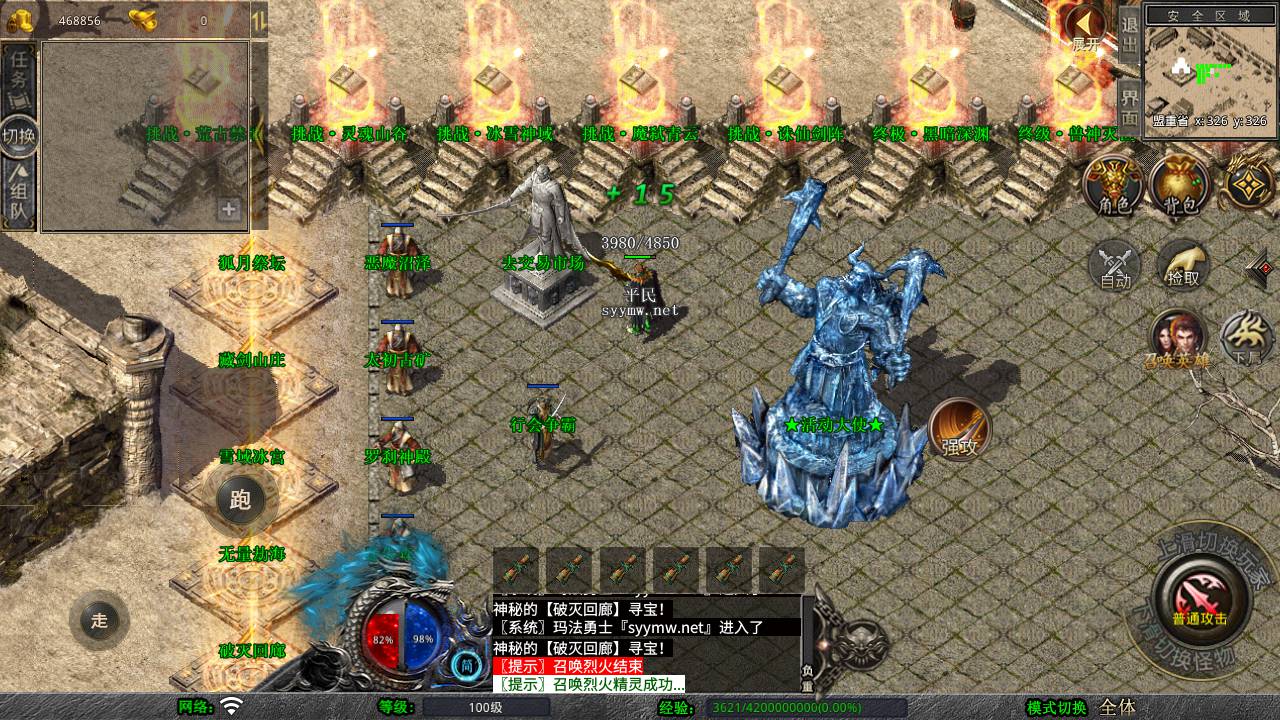This screenshot has width=1280, height=720.
Task: Use the 普通攻击 normal attack button
Action: pyautogui.click(x=1199, y=598)
